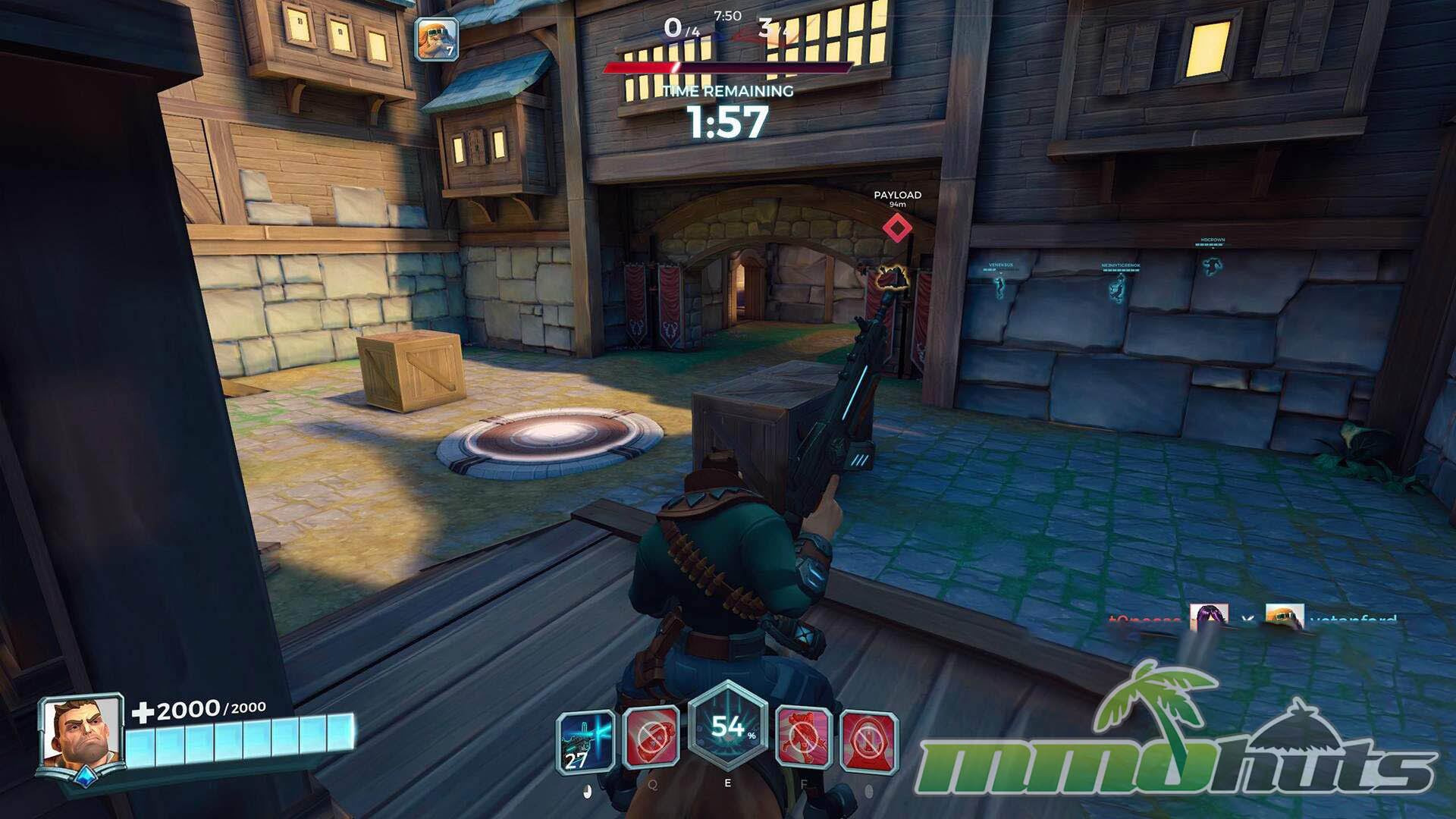Click the player champion portrait
This screenshot has height=819, width=1456.
[80, 732]
